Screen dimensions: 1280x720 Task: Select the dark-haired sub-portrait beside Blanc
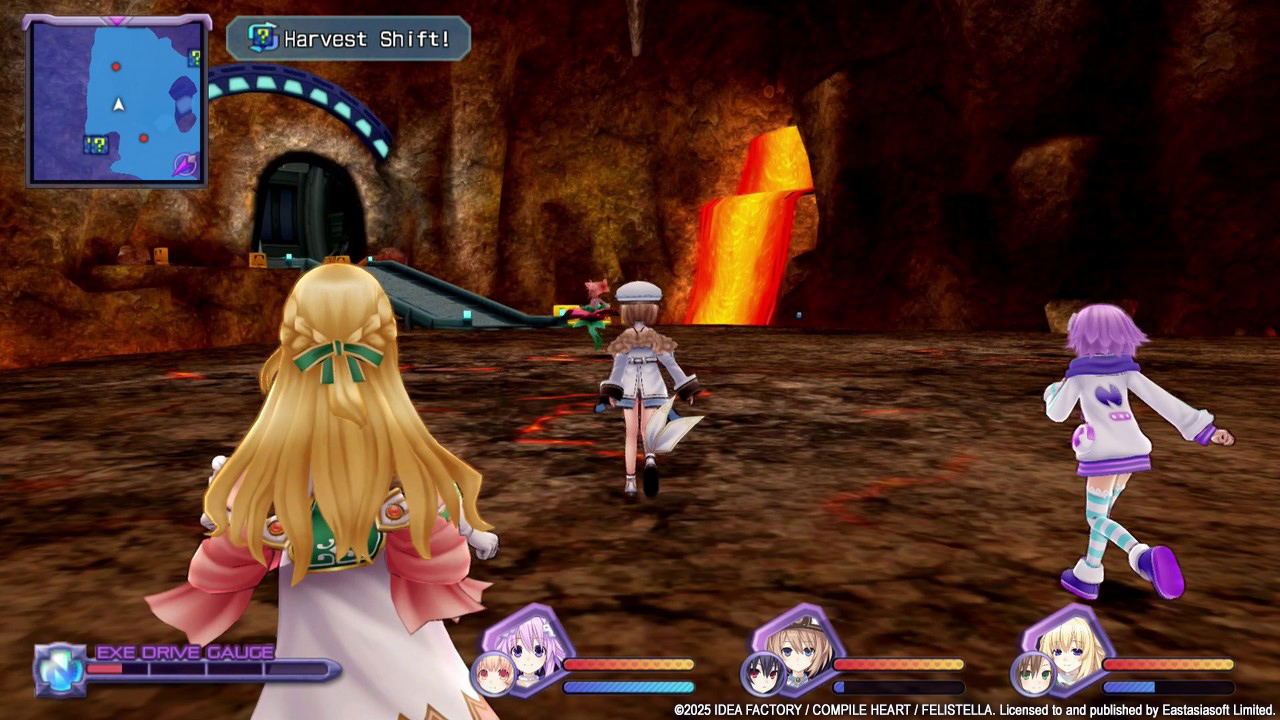[761, 672]
